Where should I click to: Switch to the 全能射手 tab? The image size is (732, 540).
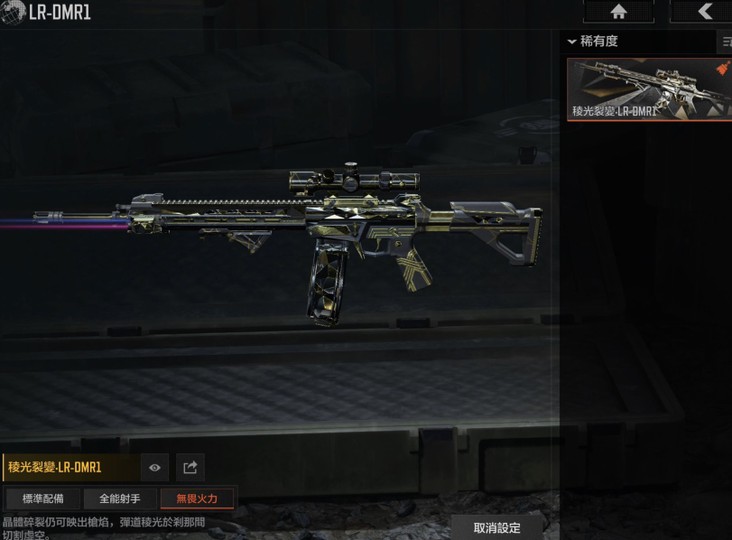point(119,498)
